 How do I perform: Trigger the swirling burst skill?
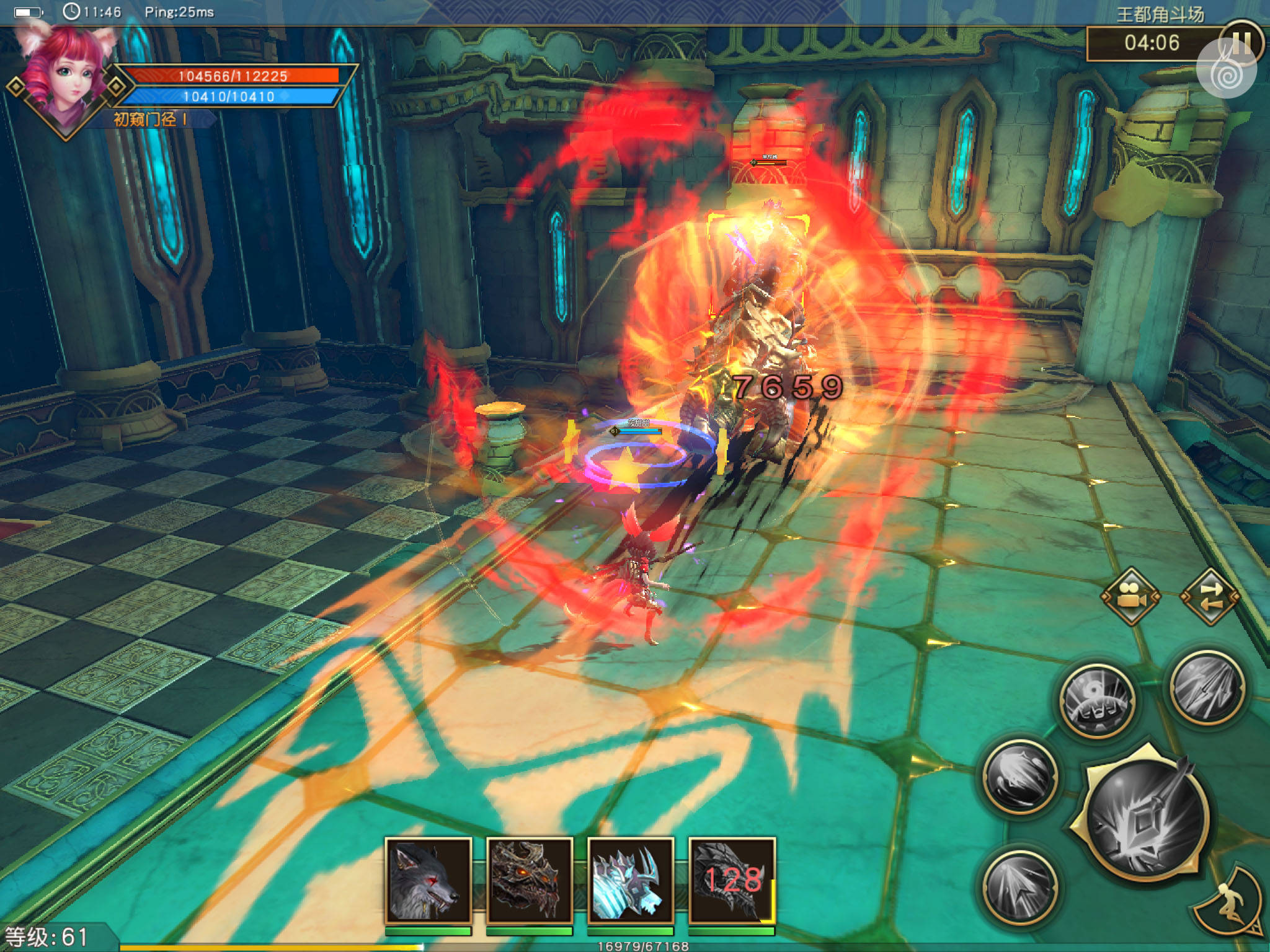pyautogui.click(x=1020, y=776)
